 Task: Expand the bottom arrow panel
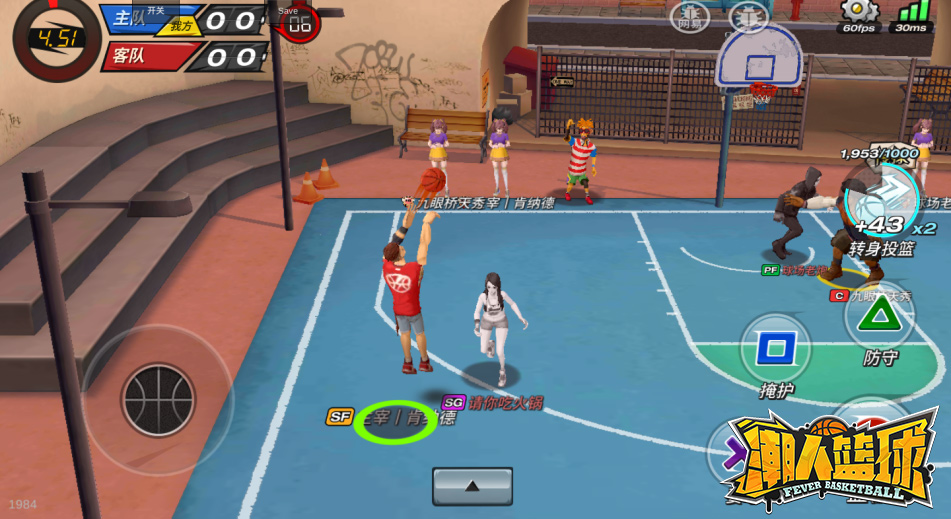(x=472, y=486)
